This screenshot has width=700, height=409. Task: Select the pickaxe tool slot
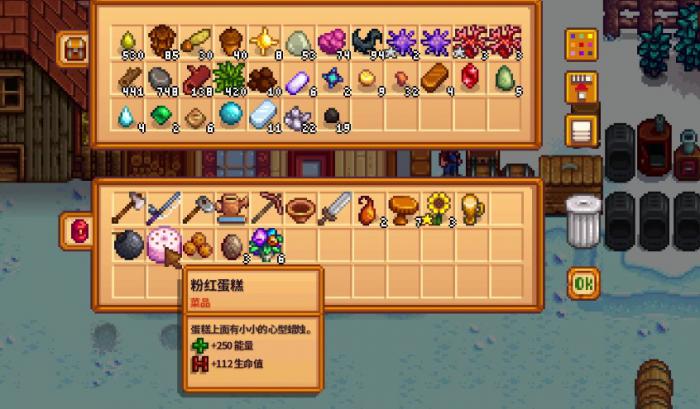pos(266,208)
